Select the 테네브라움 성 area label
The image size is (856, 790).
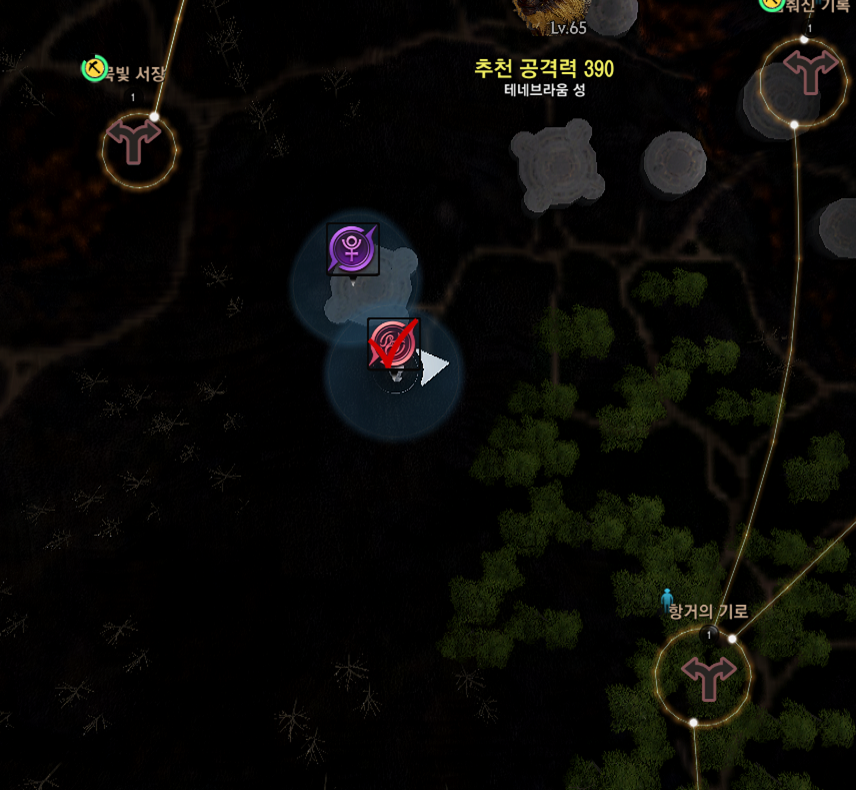(544, 89)
